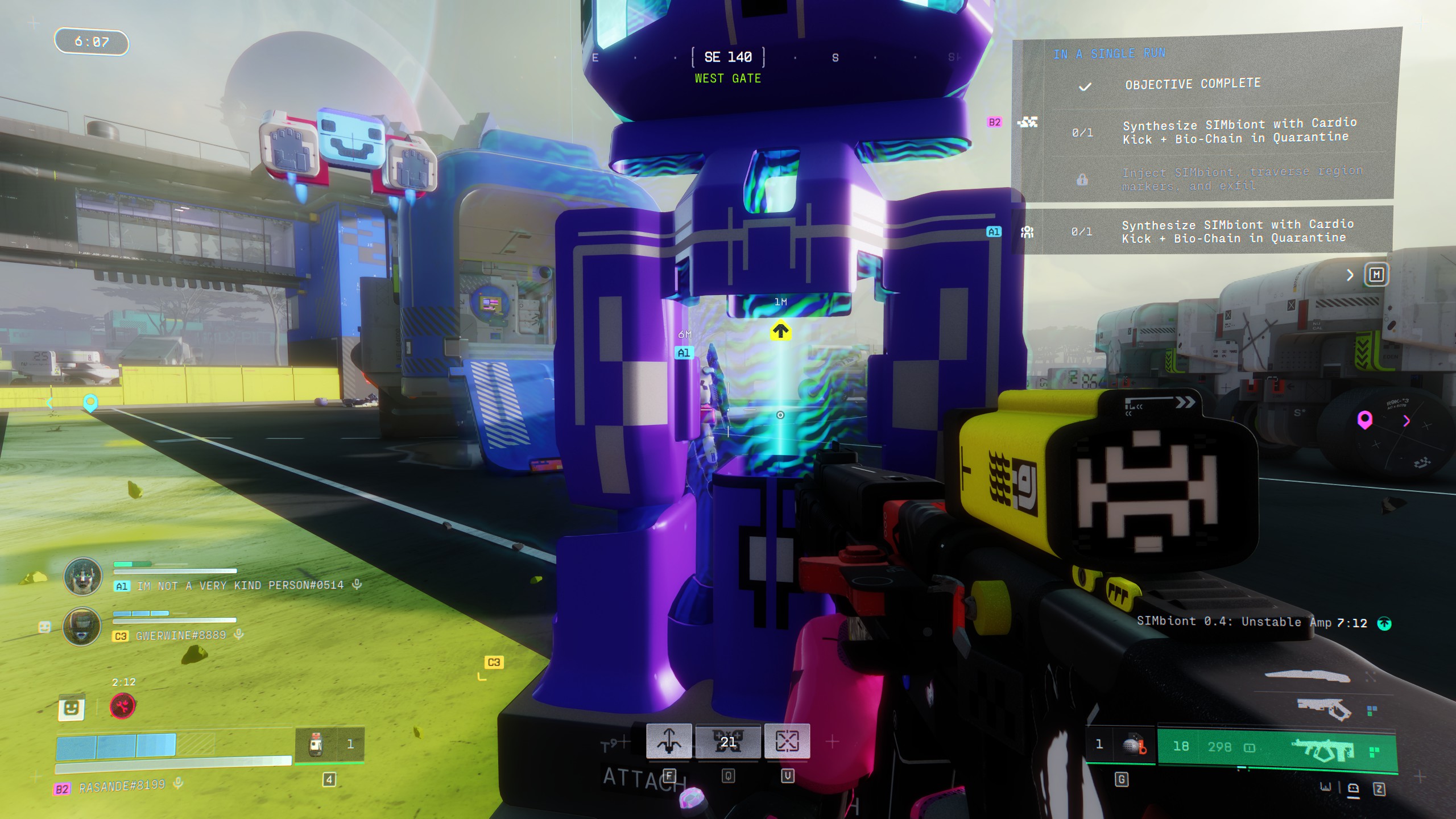Equip the holstered pistol weapon
Viewport: 1456px width, 819px height.
pyautogui.click(x=1324, y=709)
